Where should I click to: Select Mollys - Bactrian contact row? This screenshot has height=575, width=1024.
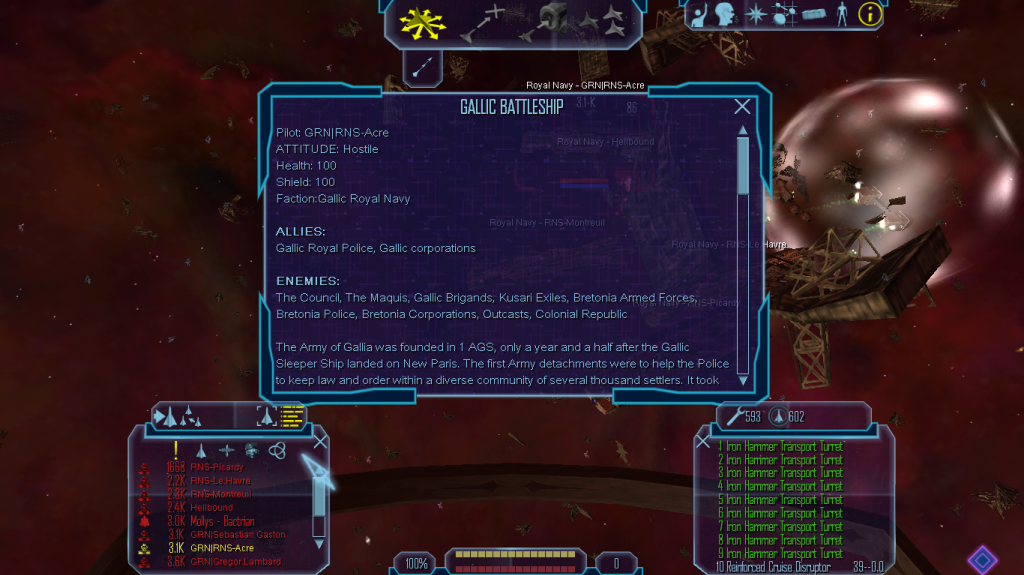222,521
